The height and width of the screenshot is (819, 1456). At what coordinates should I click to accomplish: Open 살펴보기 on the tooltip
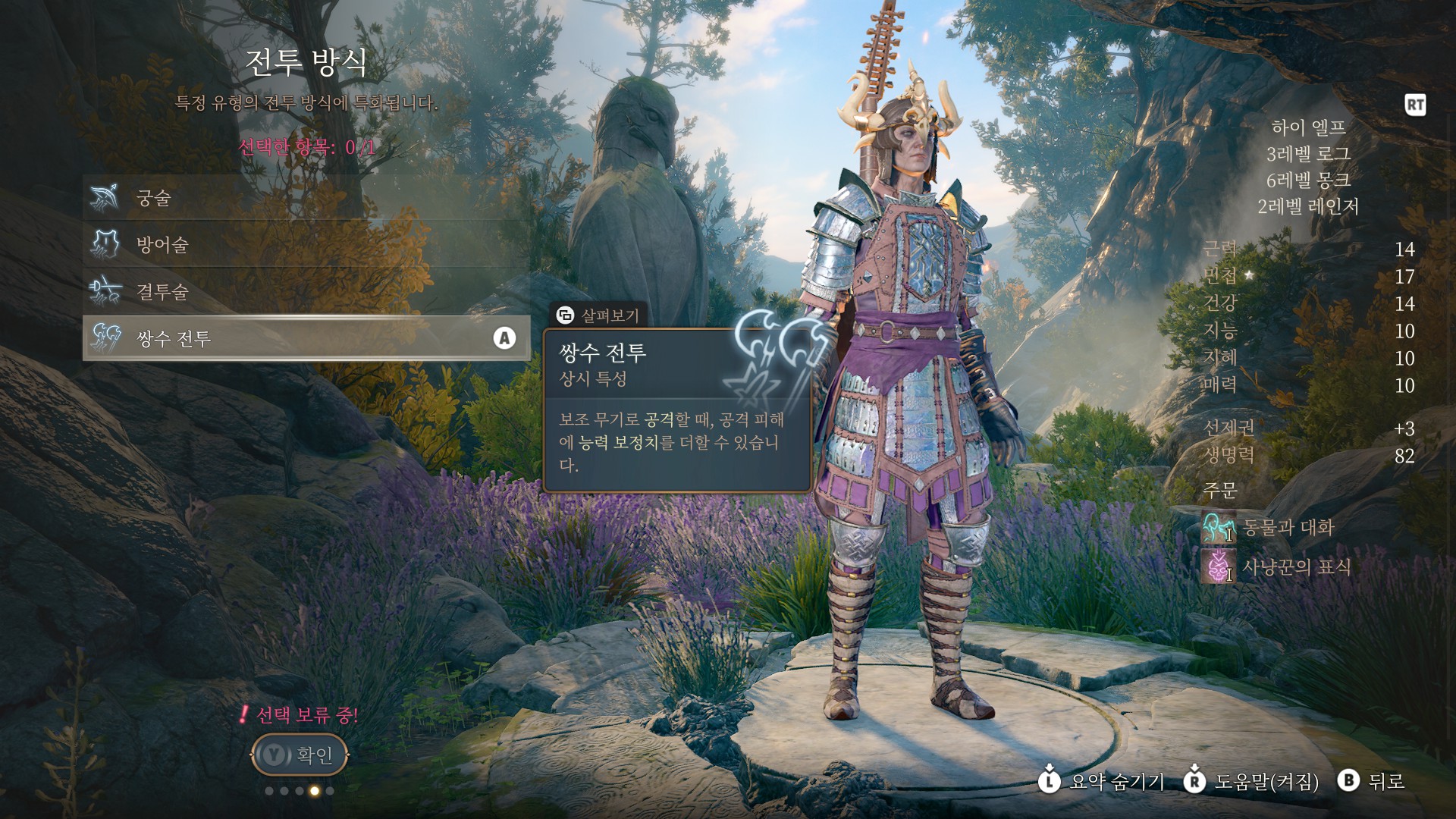coord(598,315)
